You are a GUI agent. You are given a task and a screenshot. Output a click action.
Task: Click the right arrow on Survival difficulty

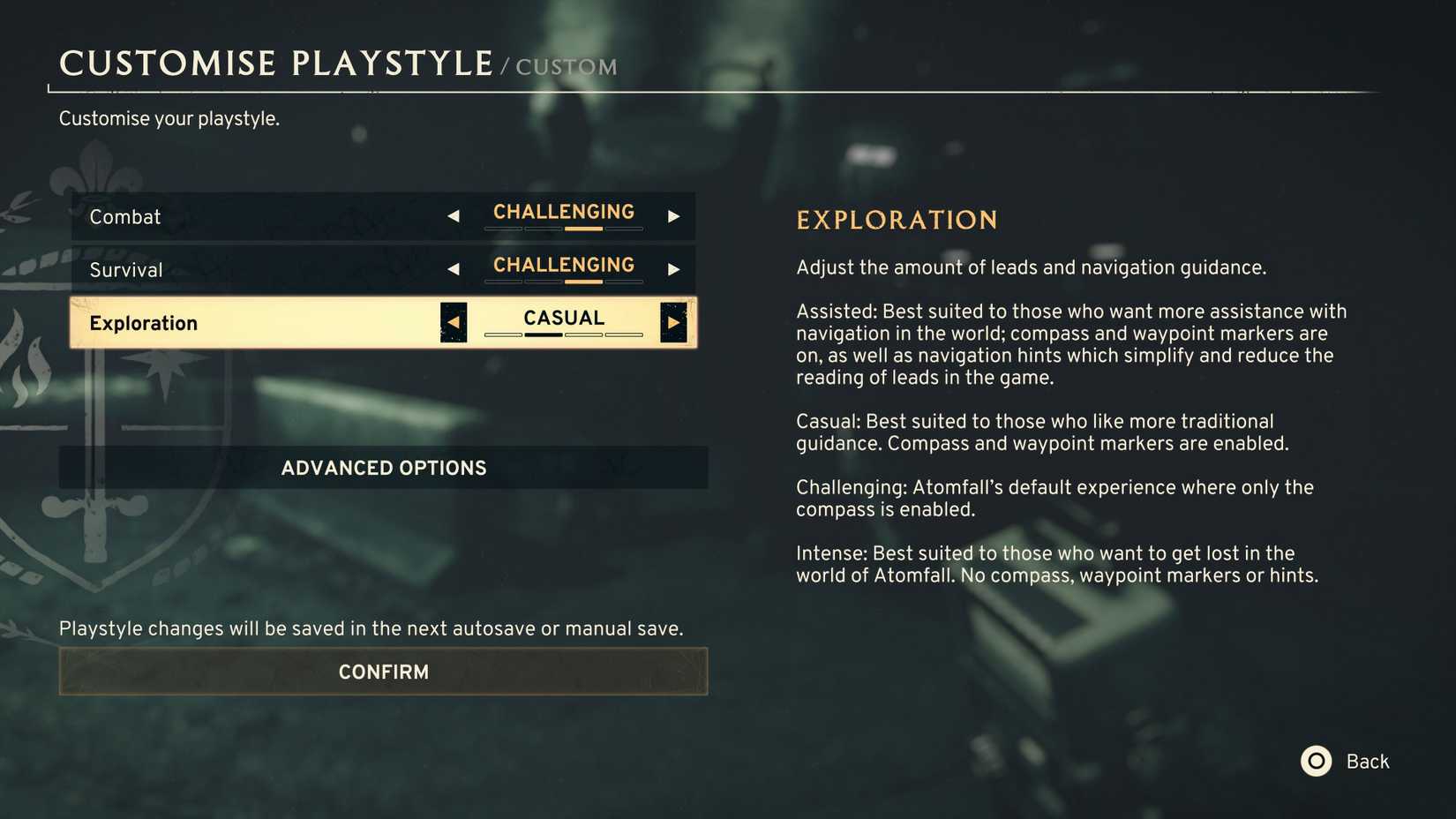coord(674,268)
